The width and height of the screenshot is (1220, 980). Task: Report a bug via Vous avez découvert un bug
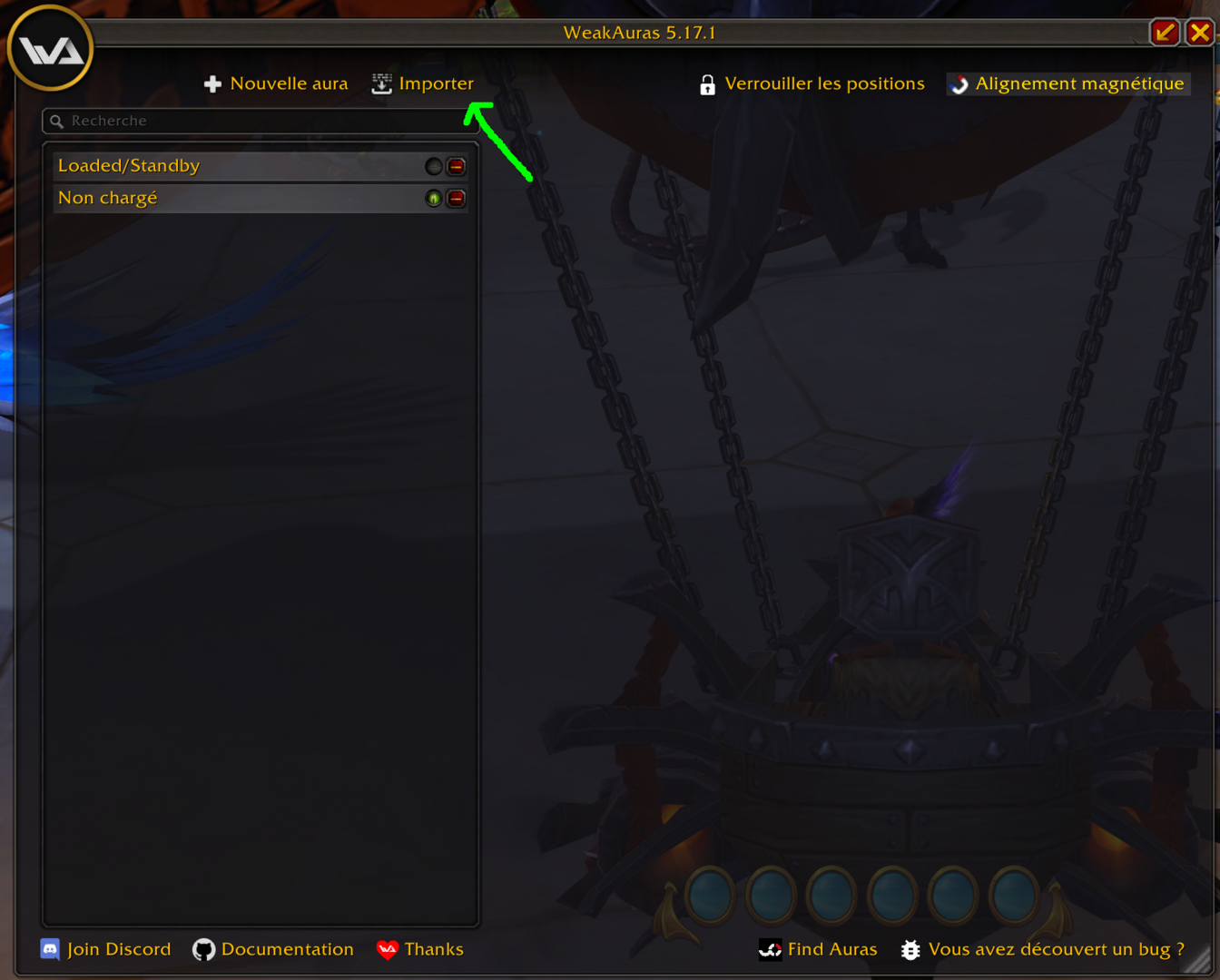[1042, 949]
